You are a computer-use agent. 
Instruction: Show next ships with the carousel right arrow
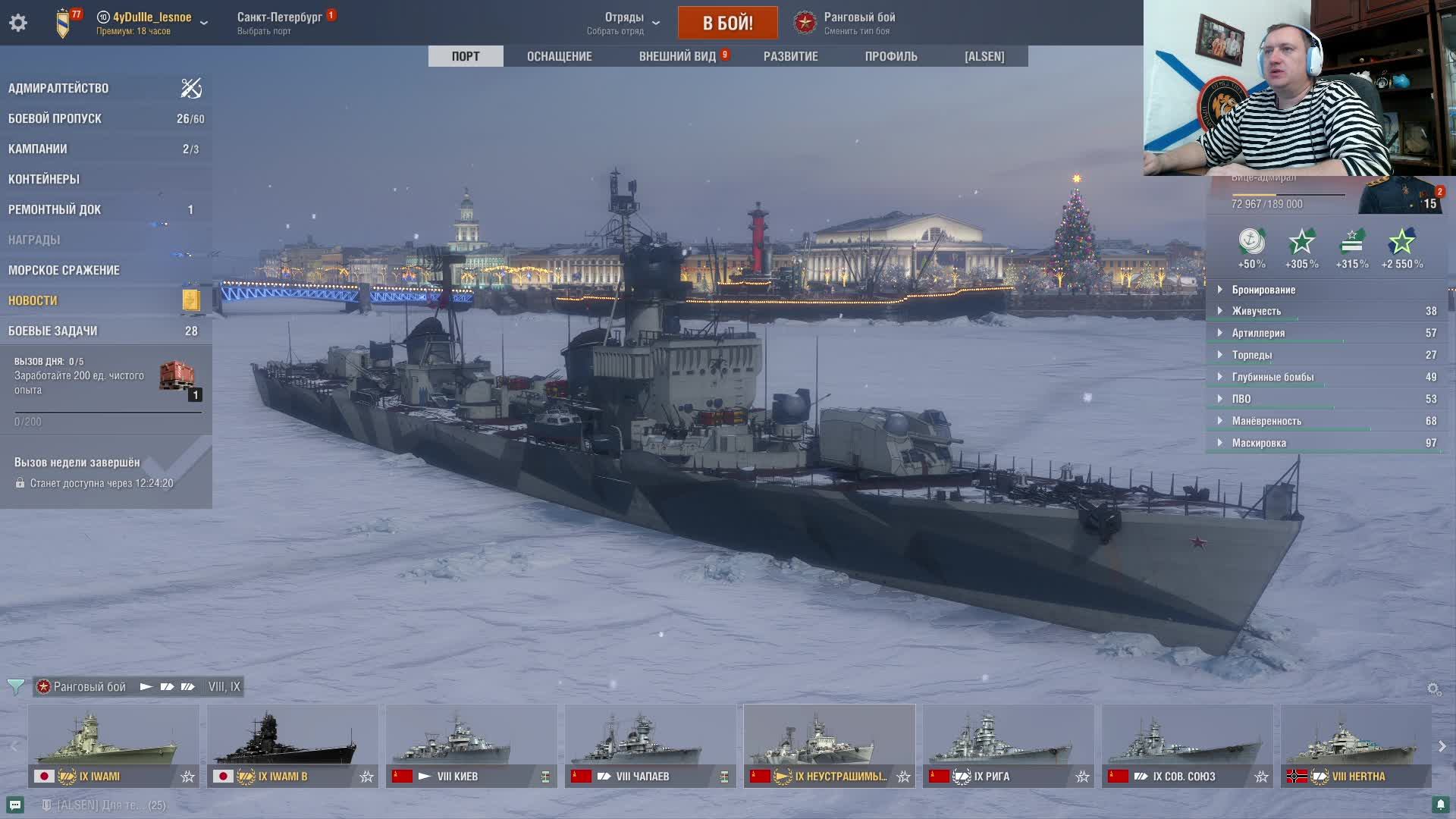pos(1442,746)
